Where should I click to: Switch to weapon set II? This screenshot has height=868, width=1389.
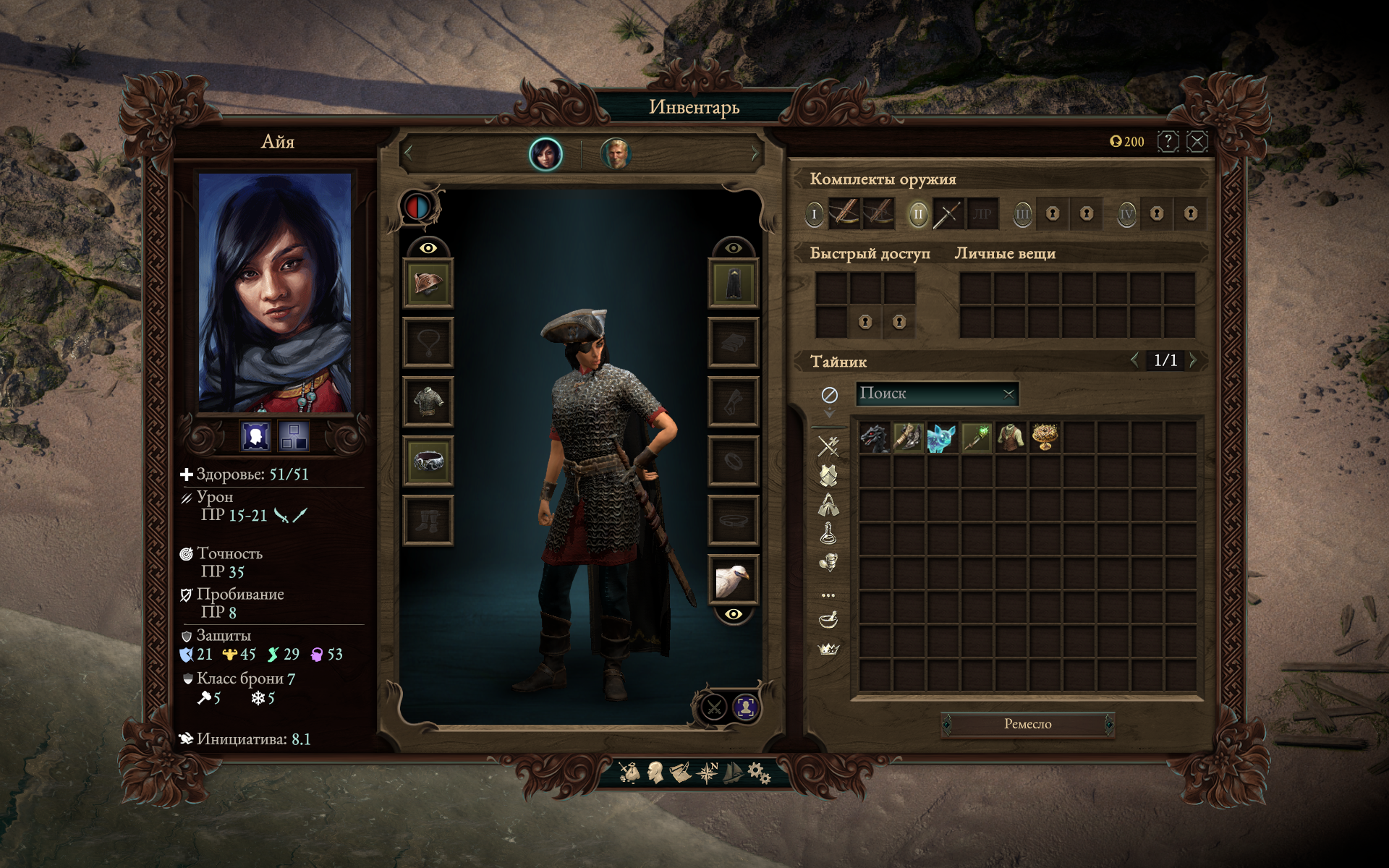(x=918, y=214)
